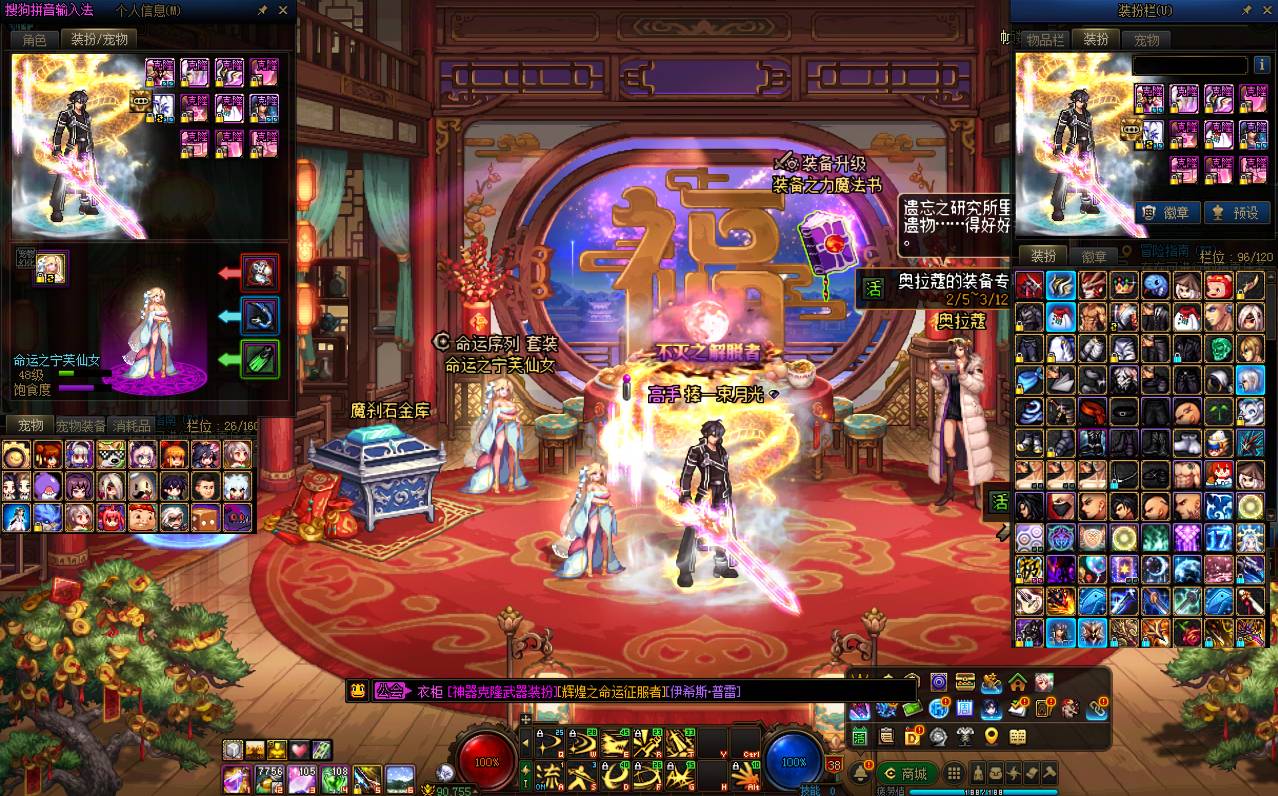
Task: Open the grid menu button
Action: click(x=954, y=773)
